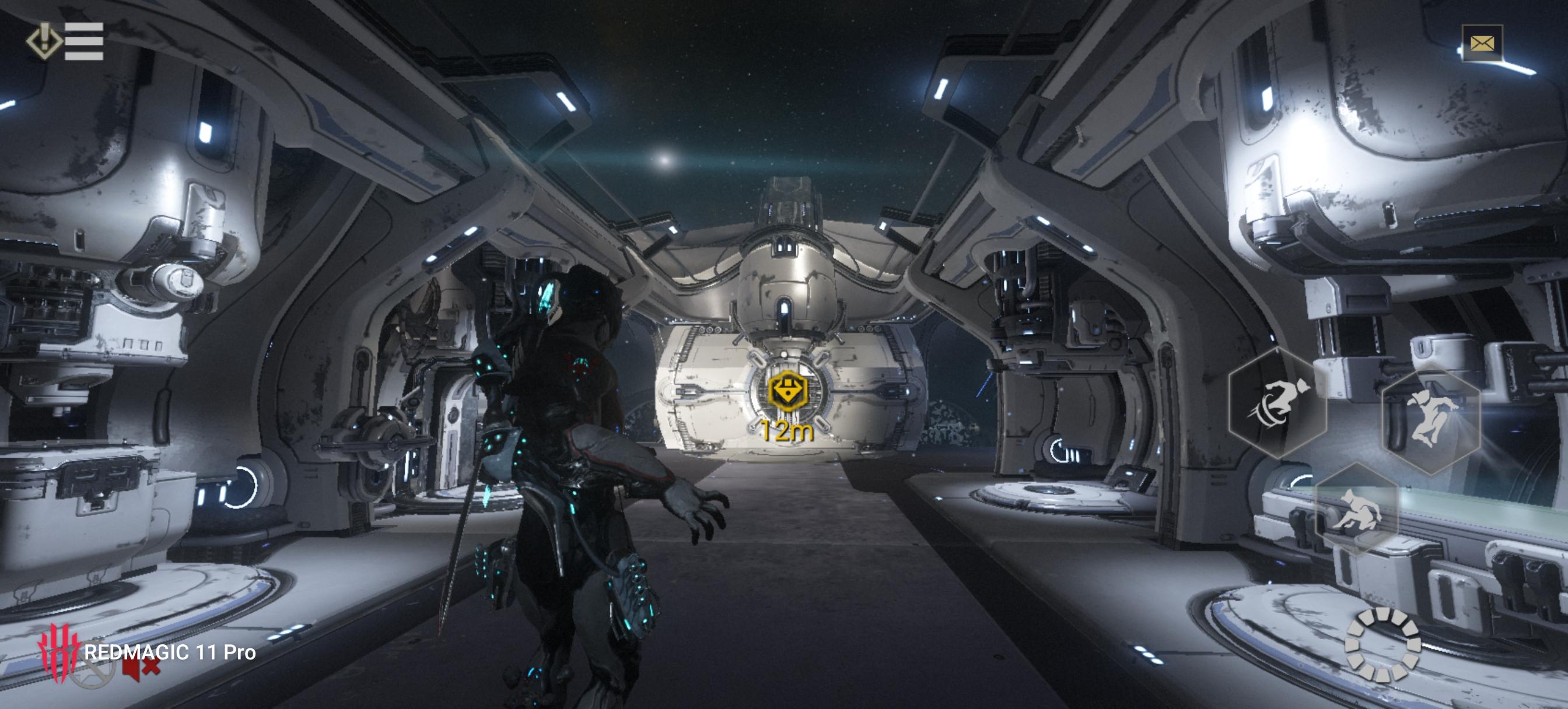Open the inbox envelope icon
The image size is (1568, 709).
1482,43
